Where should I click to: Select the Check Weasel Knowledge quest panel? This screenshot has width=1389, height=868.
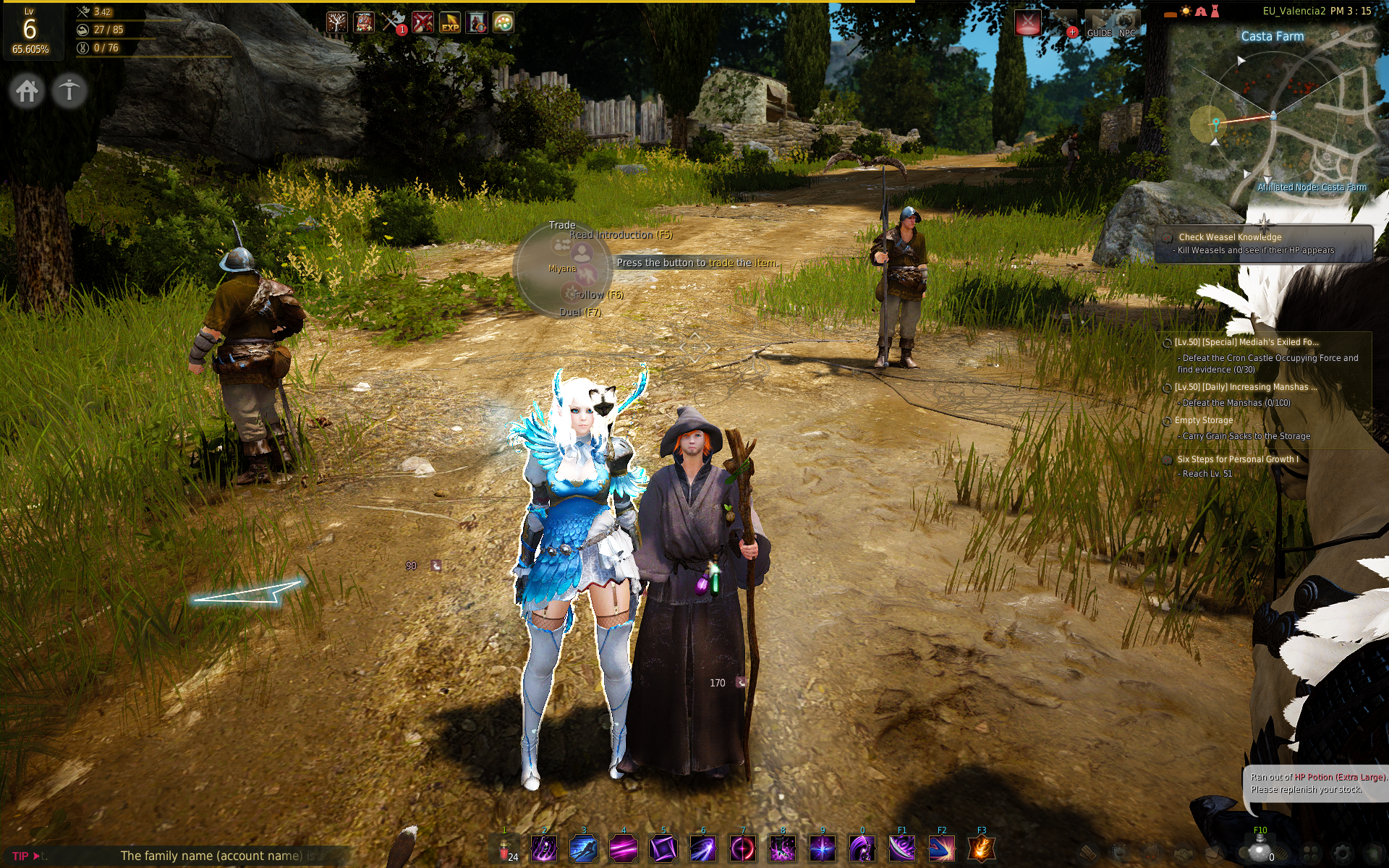[x=1263, y=243]
